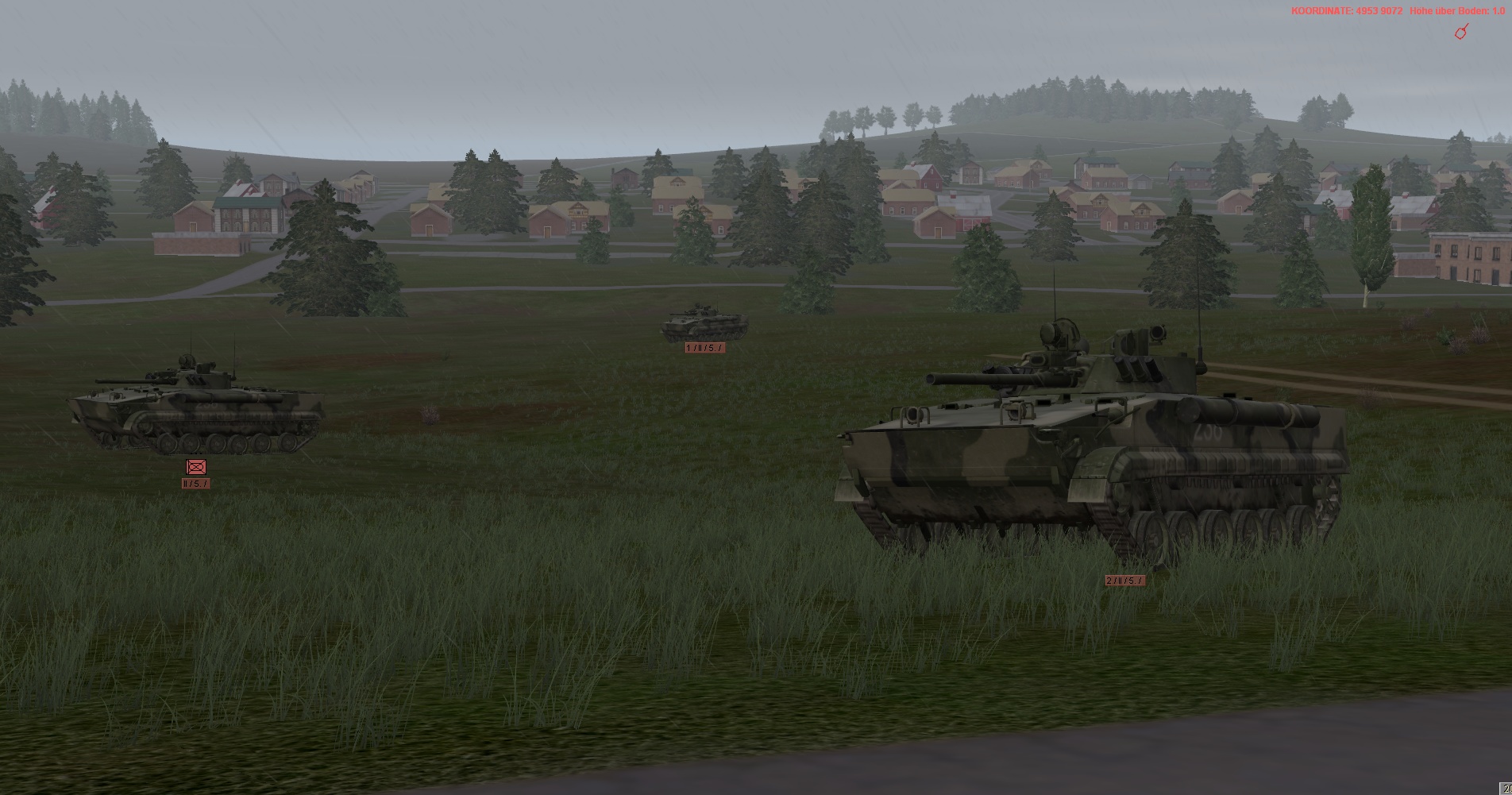Image resolution: width=1512 pixels, height=795 pixels.
Task: Select the unit labeled 1/II/5./
Action: tap(704, 348)
